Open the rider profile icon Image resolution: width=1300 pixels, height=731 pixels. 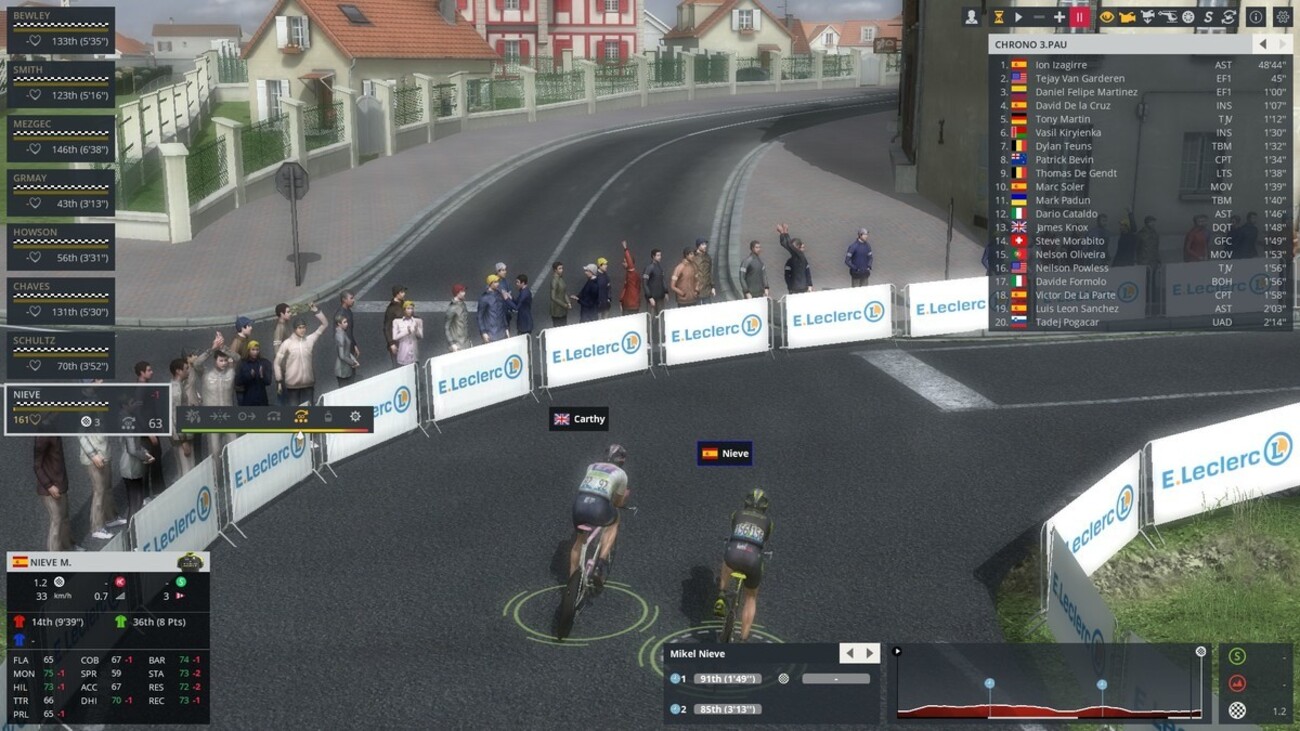971,17
